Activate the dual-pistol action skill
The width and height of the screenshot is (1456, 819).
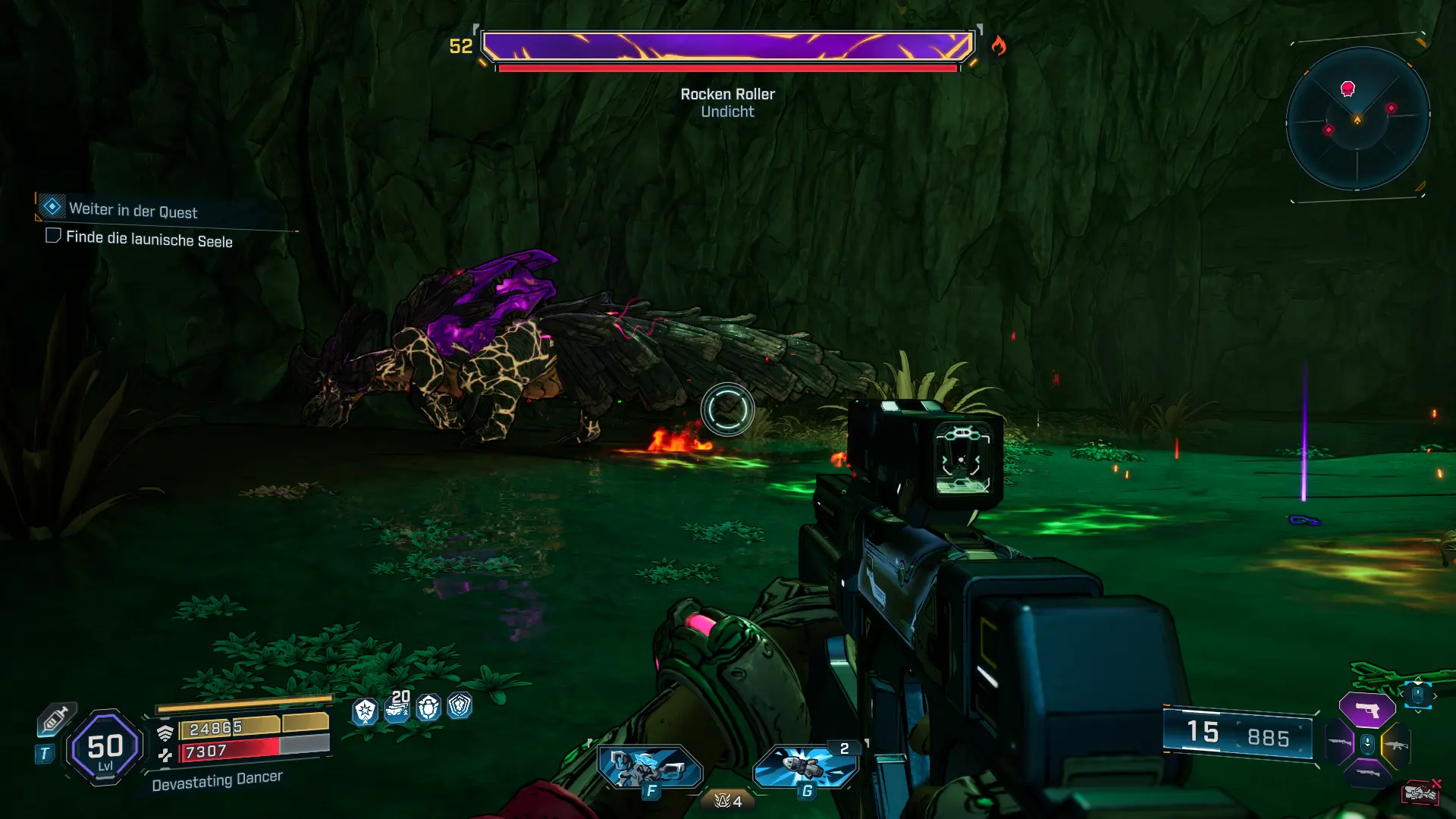pyautogui.click(x=650, y=767)
